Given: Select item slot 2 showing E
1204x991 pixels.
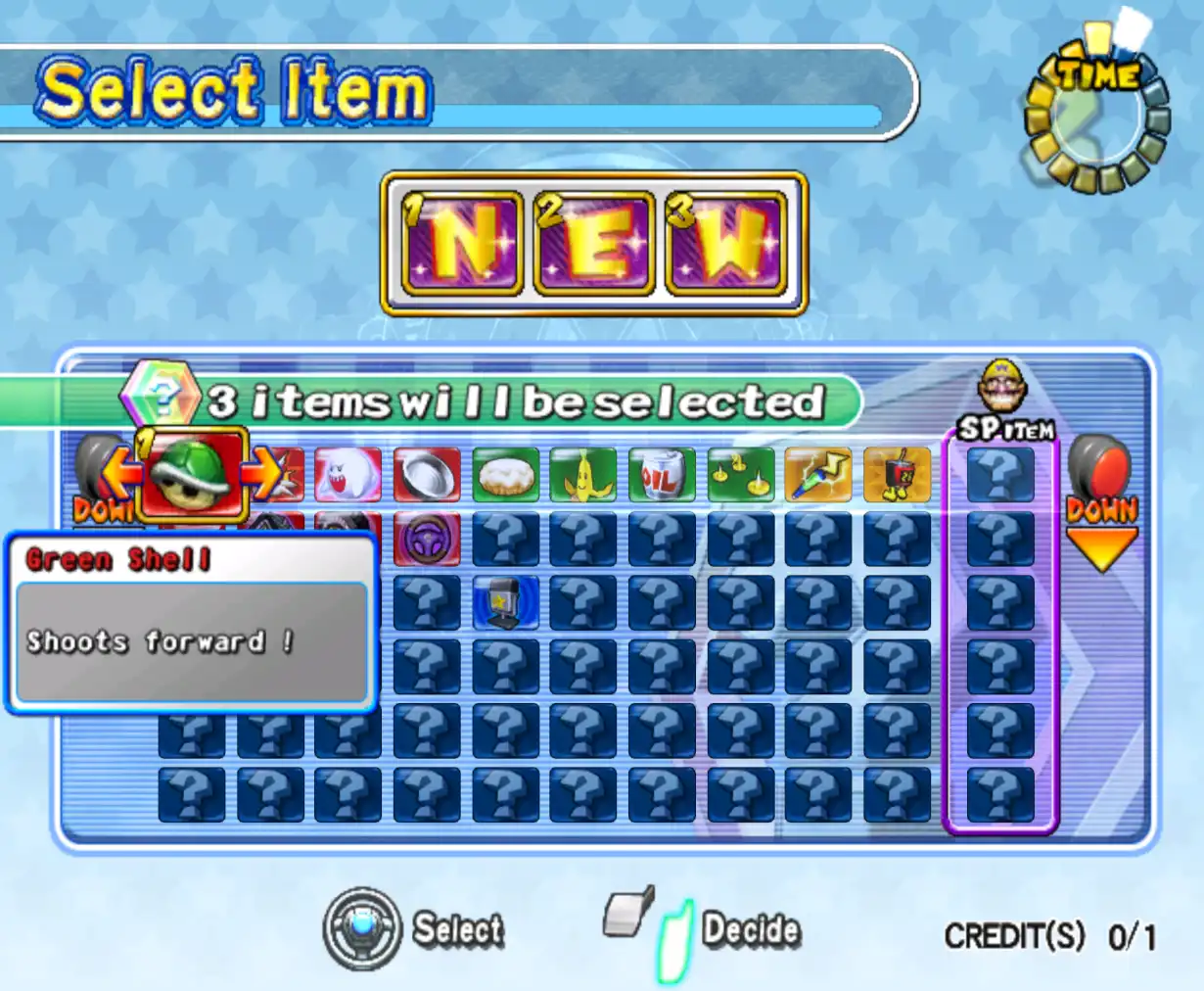Looking at the screenshot, I should (x=593, y=243).
